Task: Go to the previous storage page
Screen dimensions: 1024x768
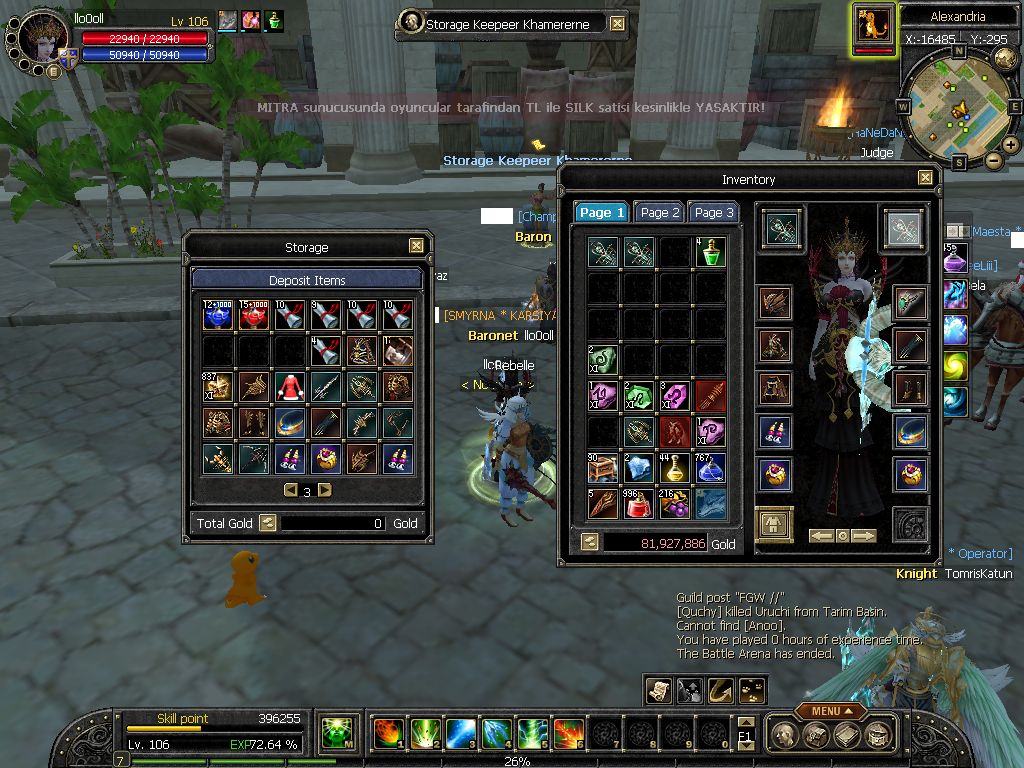Action: coord(290,490)
